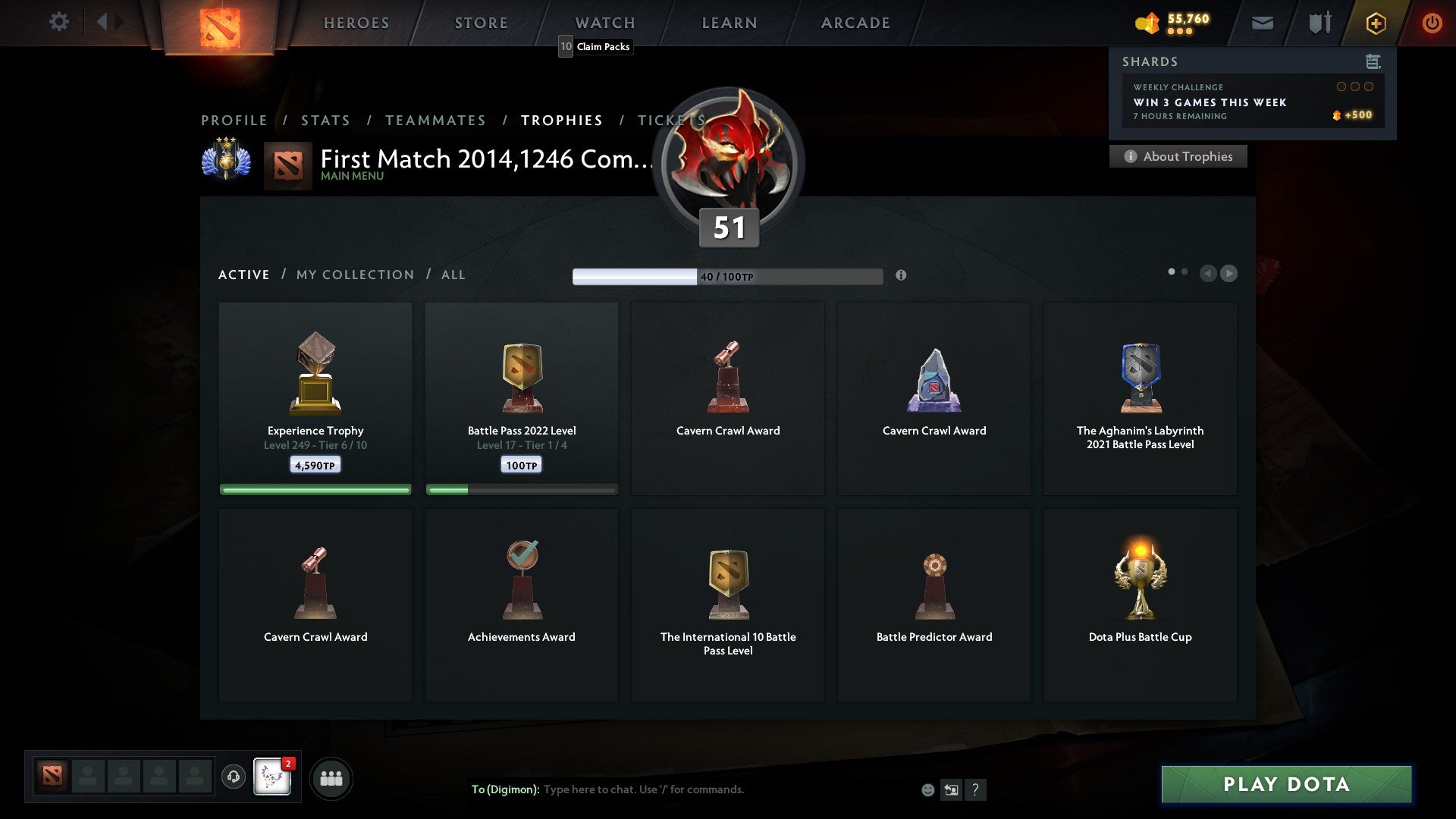Click the info icon beside the TP bar
This screenshot has width=1456, height=819.
[902, 276]
